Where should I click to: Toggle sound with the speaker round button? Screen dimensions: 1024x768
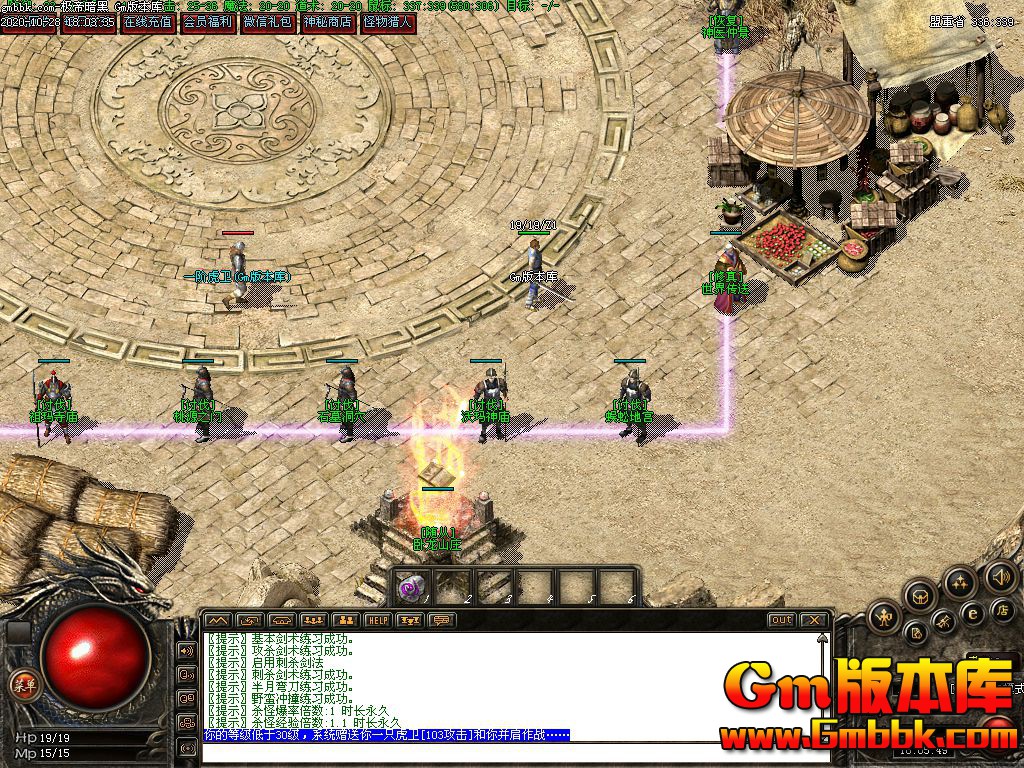(1000, 577)
